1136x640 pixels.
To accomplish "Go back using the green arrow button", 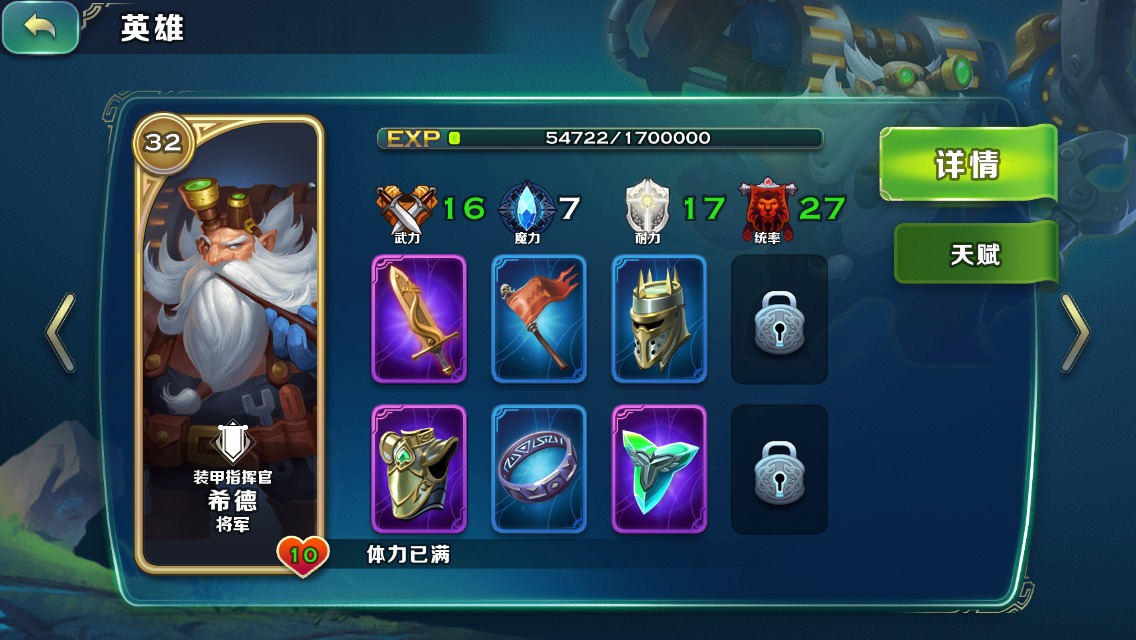I will click(x=40, y=28).
